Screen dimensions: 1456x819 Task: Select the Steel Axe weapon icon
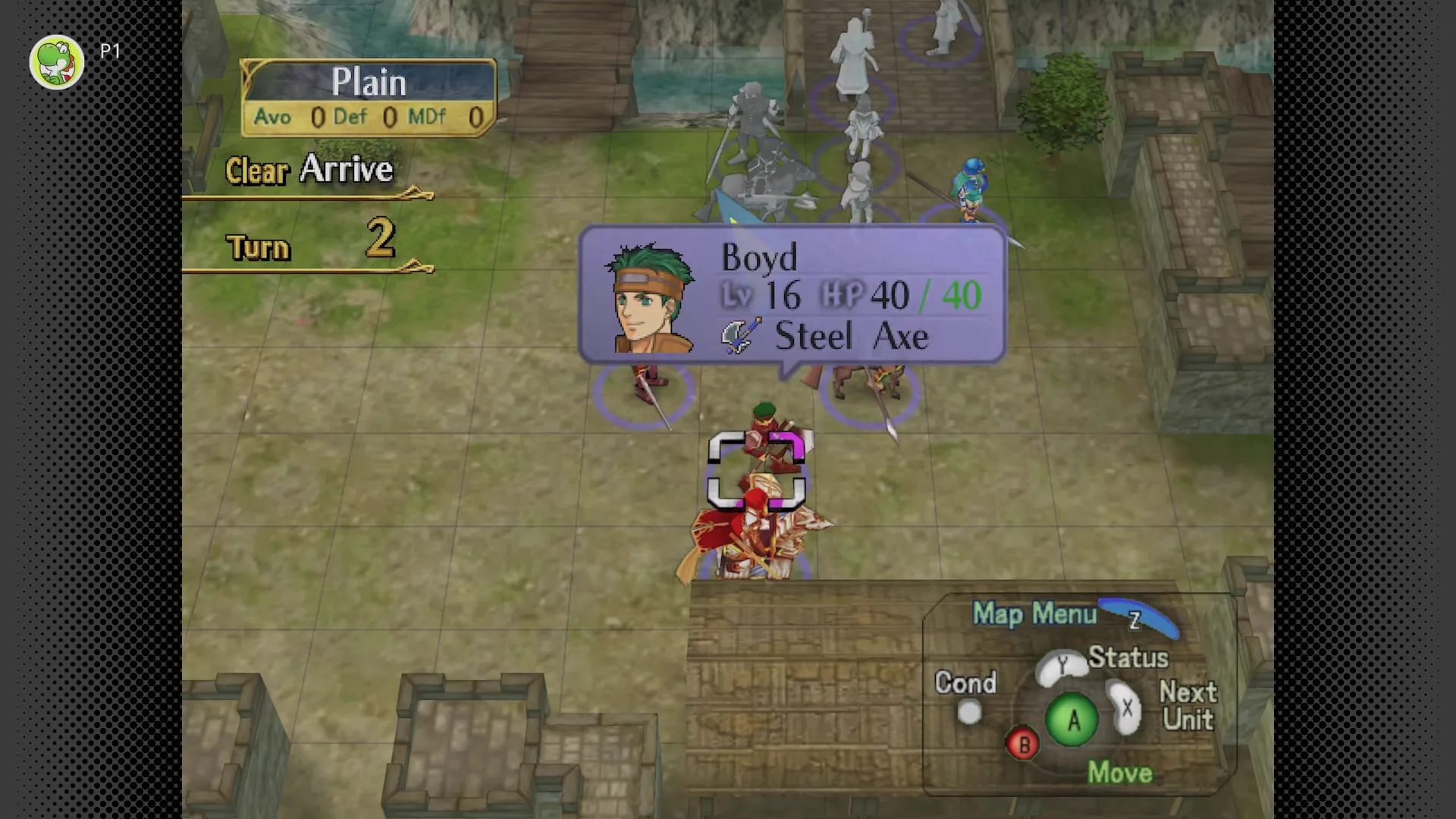(x=738, y=337)
